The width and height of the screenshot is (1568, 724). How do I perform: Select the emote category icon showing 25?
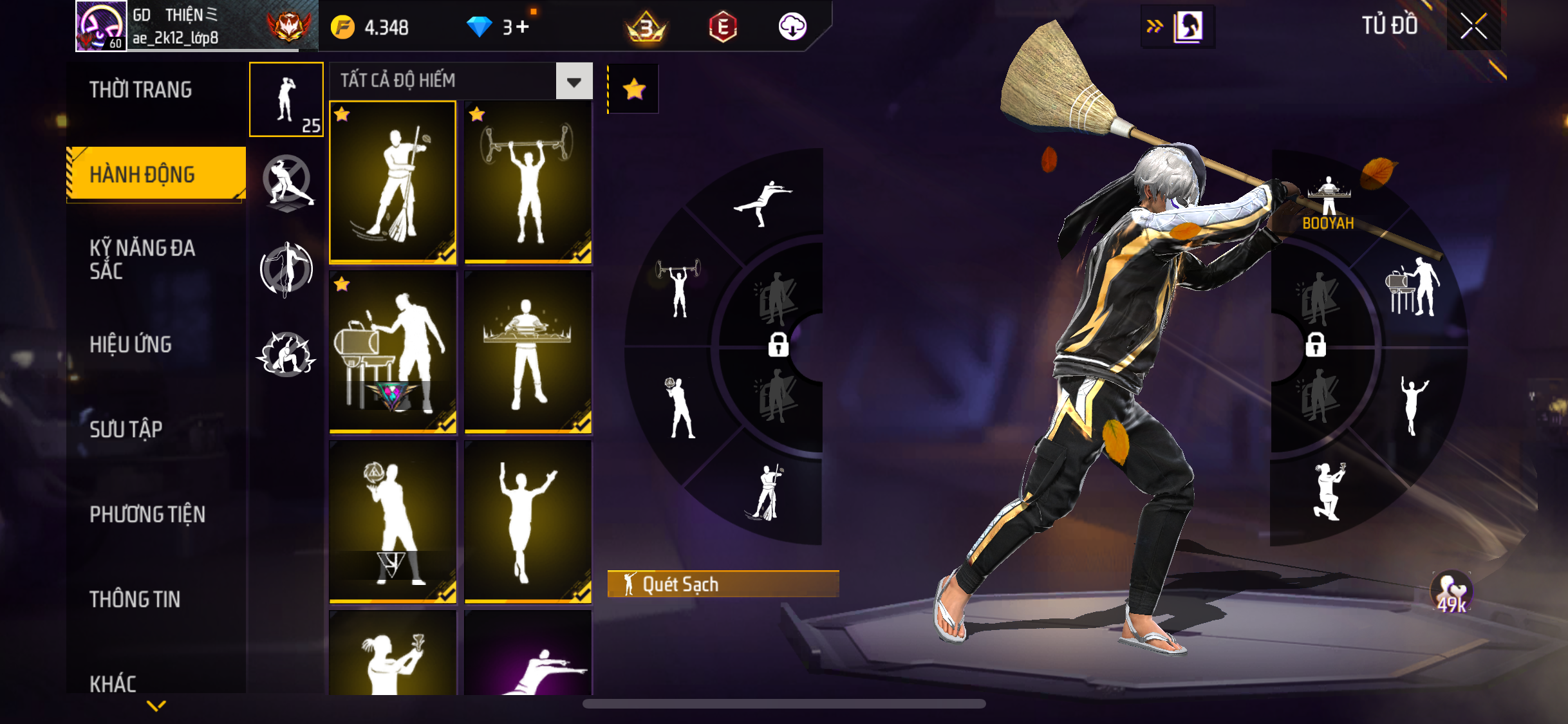(286, 100)
